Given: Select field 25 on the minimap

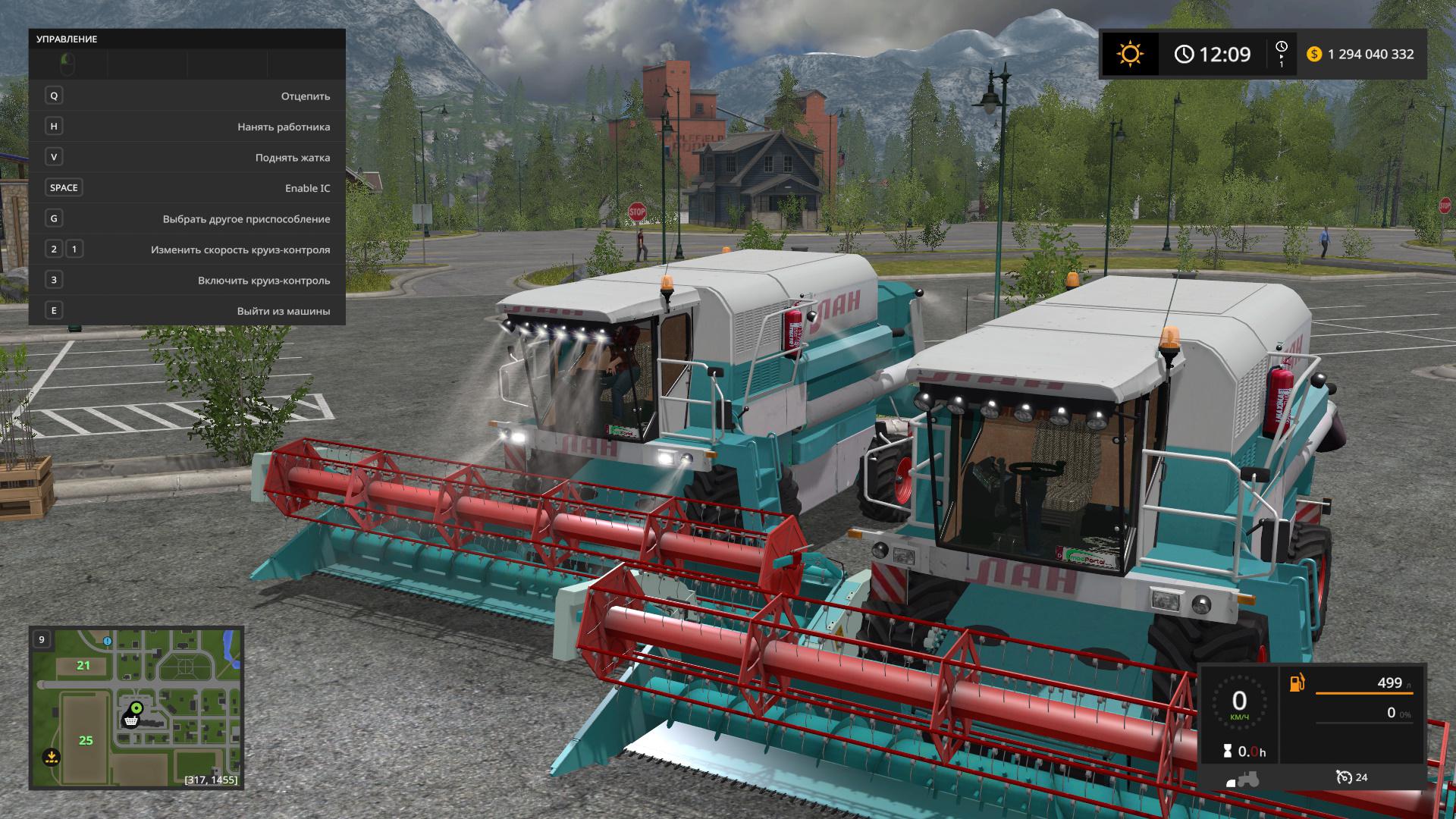Looking at the screenshot, I should (86, 740).
